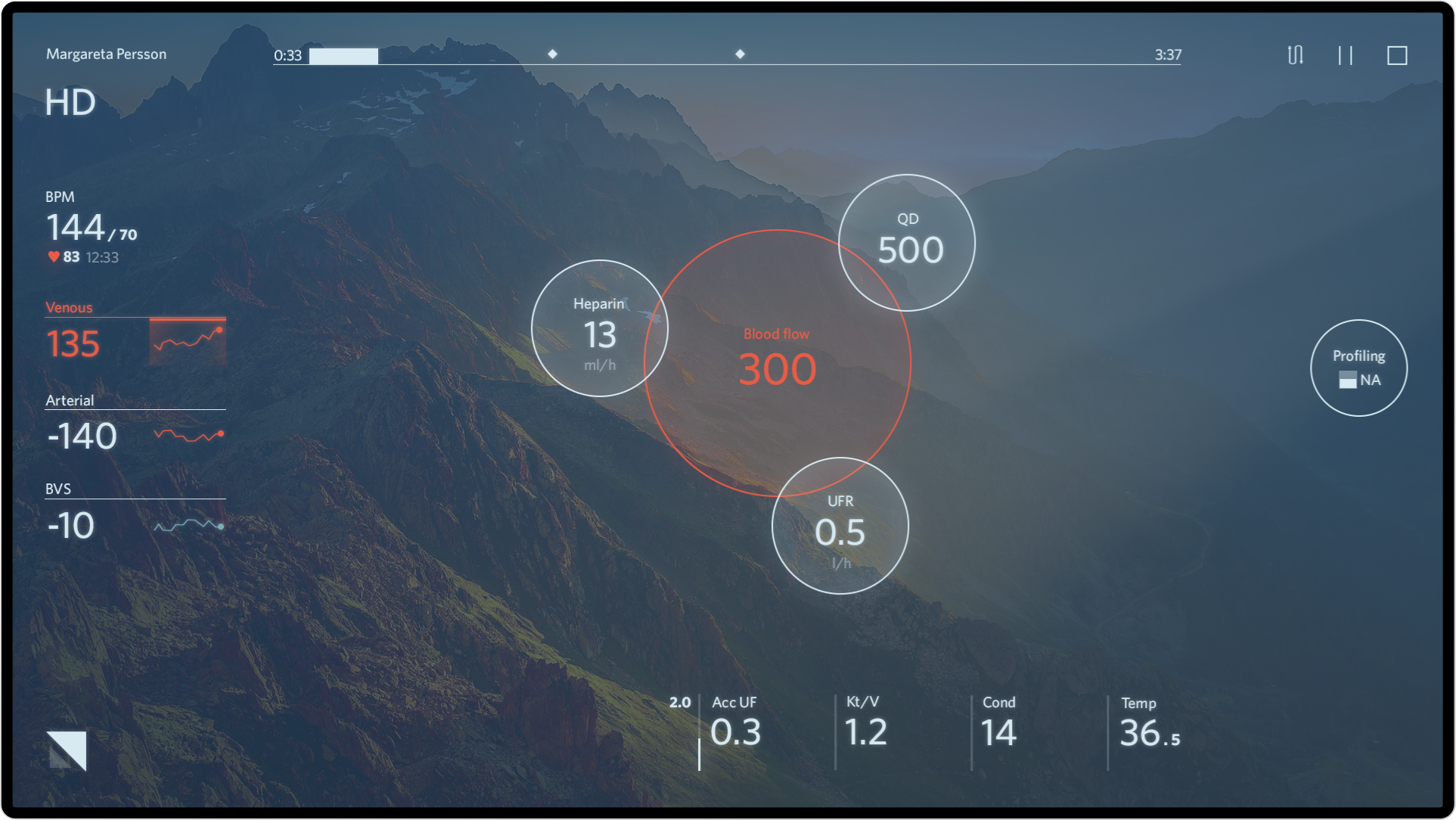Viewport: 1456px width, 820px height.
Task: Click the first diamond timeline marker
Action: (551, 54)
